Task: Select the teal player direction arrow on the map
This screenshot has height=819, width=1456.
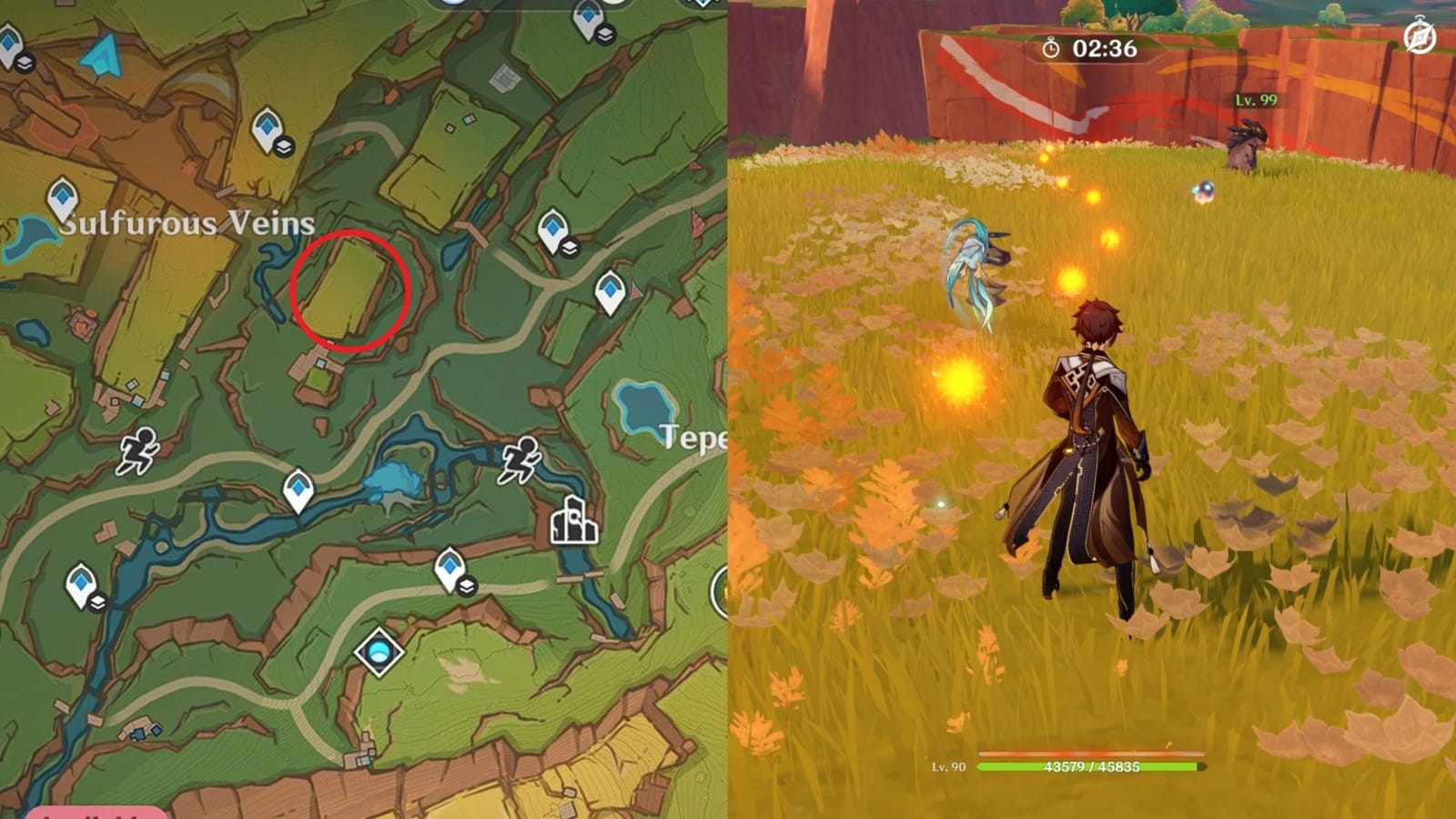Action: pyautogui.click(x=102, y=56)
